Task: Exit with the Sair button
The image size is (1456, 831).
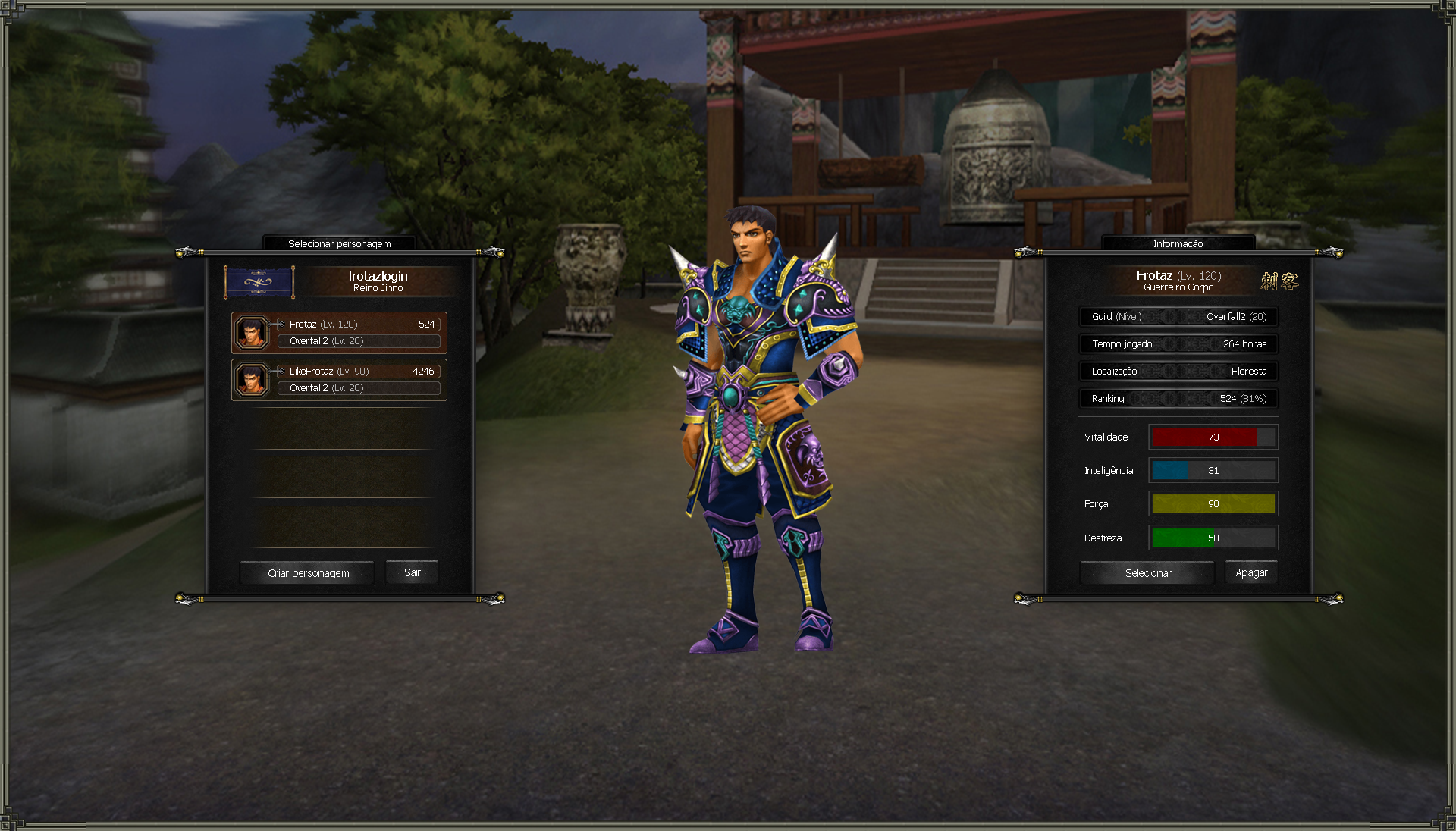Action: (x=412, y=572)
